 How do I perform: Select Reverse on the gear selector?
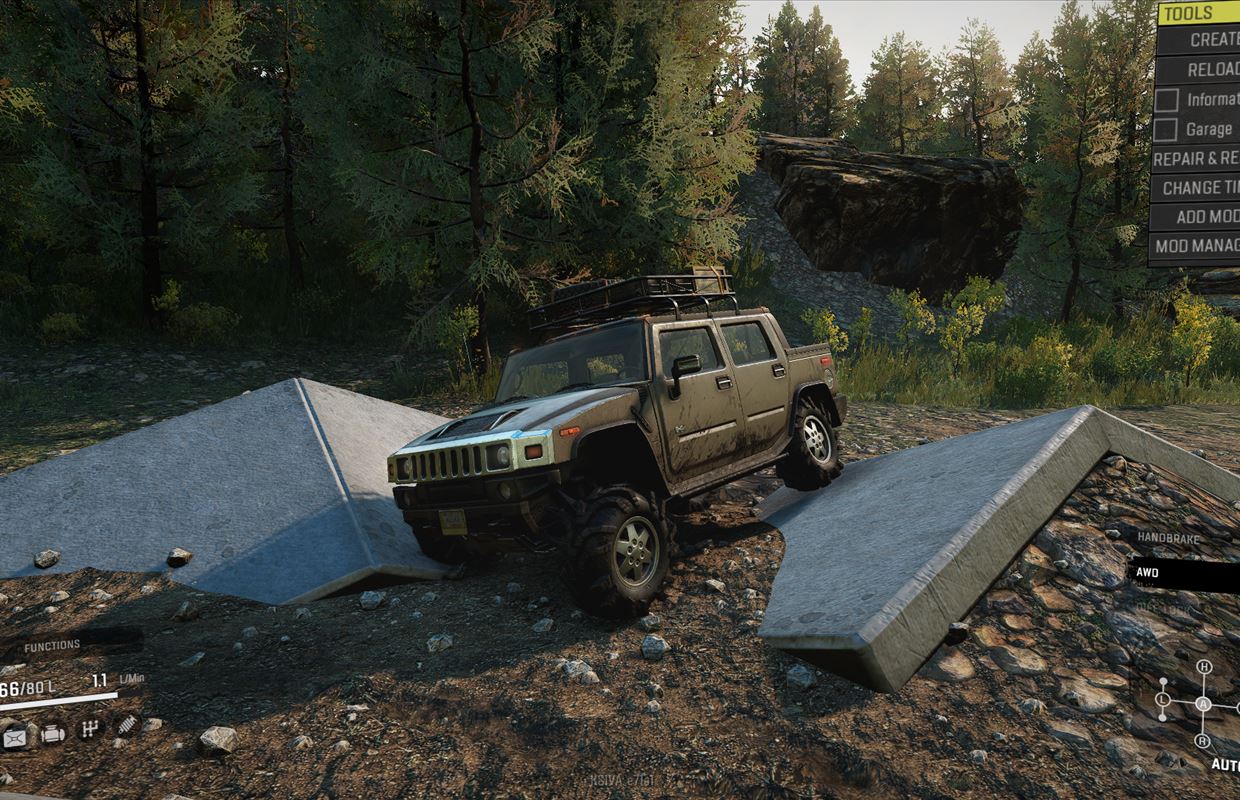click(x=1202, y=741)
